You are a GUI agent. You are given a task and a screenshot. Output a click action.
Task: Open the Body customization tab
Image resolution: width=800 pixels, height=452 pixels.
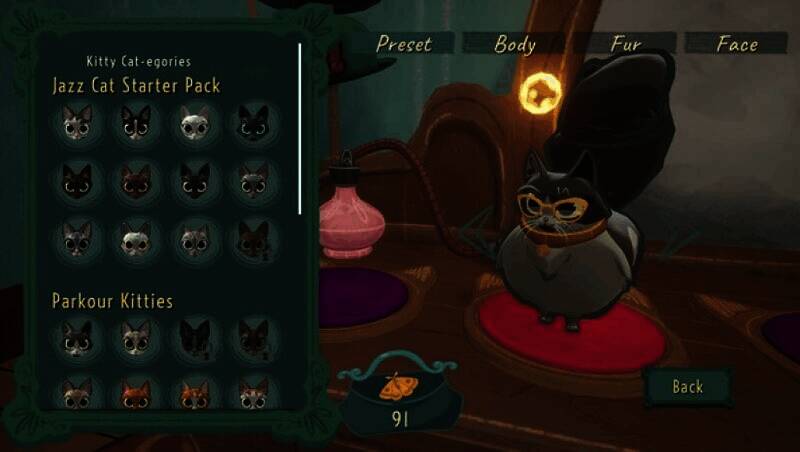515,44
